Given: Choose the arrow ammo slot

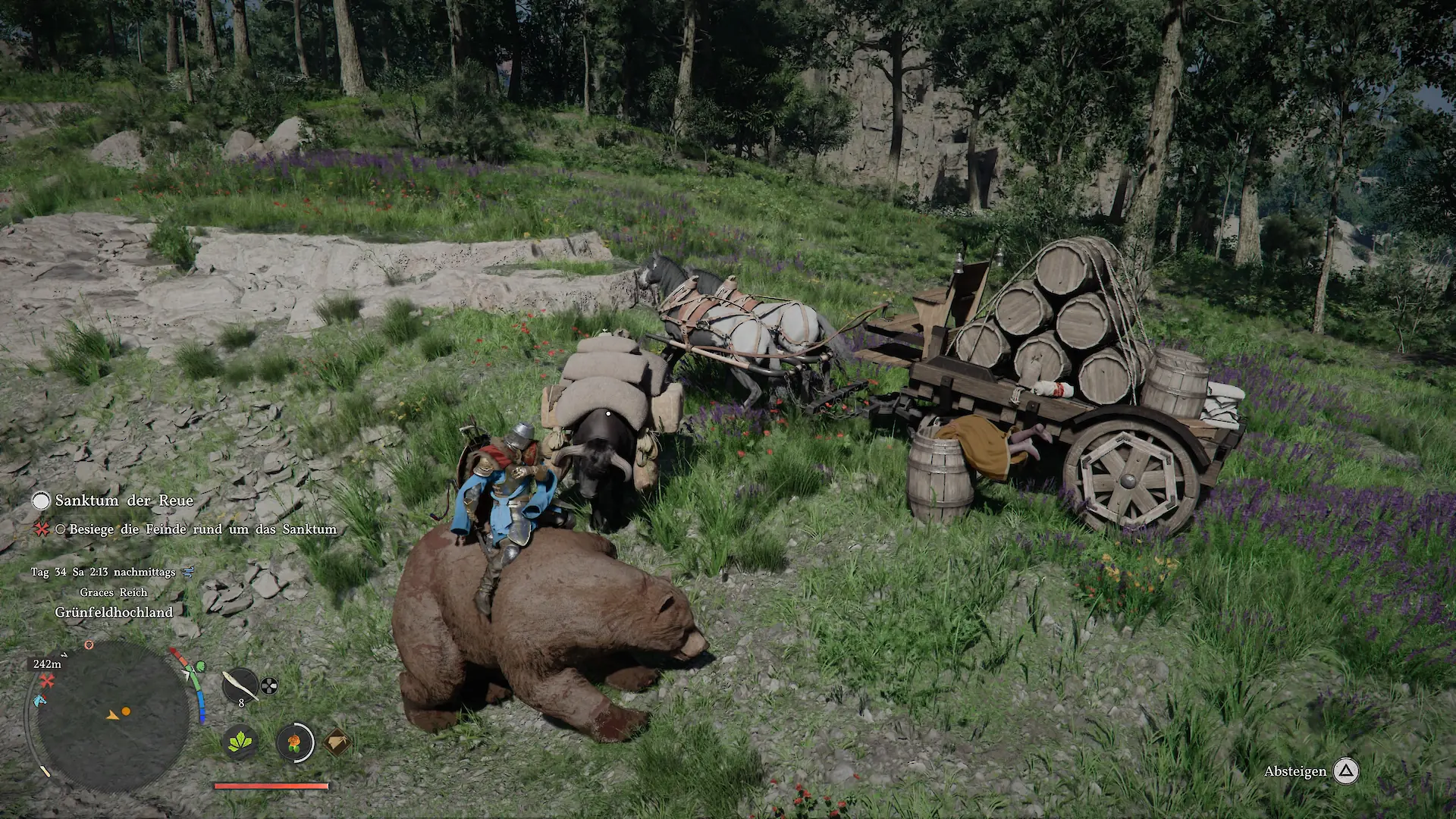Looking at the screenshot, I should click(240, 686).
